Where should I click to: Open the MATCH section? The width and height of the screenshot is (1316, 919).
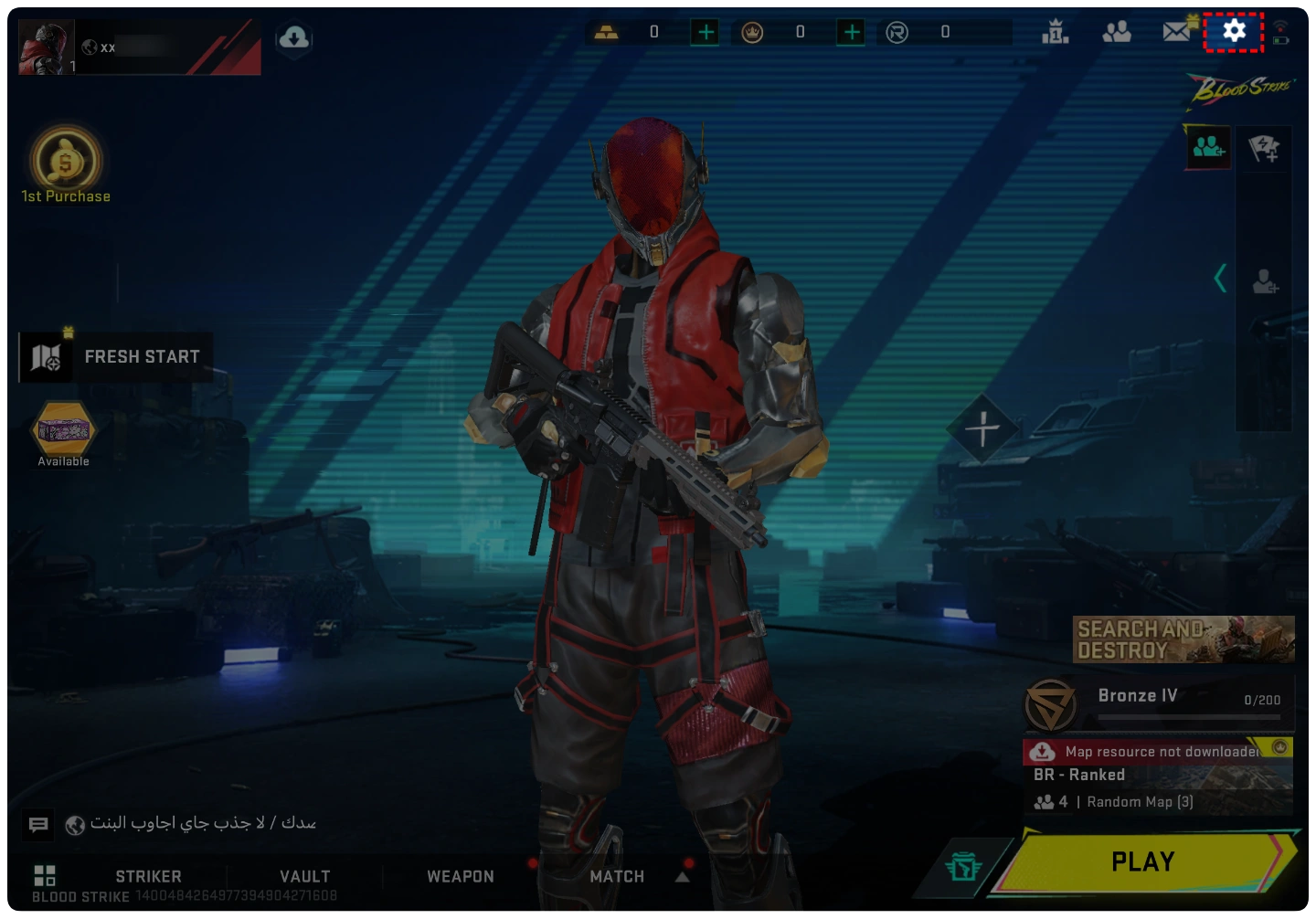click(x=617, y=876)
